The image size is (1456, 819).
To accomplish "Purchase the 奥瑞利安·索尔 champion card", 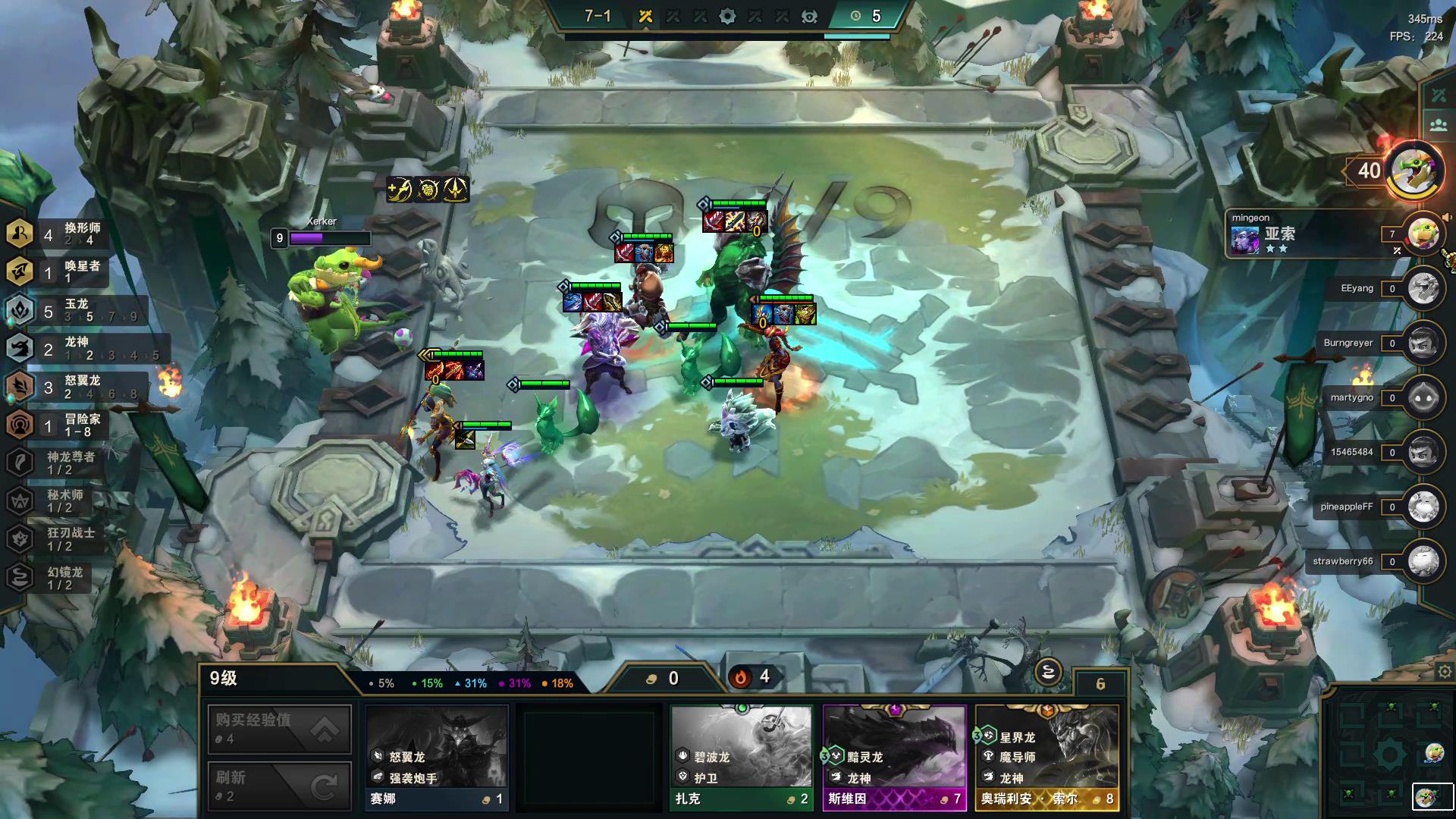I will [x=1046, y=757].
